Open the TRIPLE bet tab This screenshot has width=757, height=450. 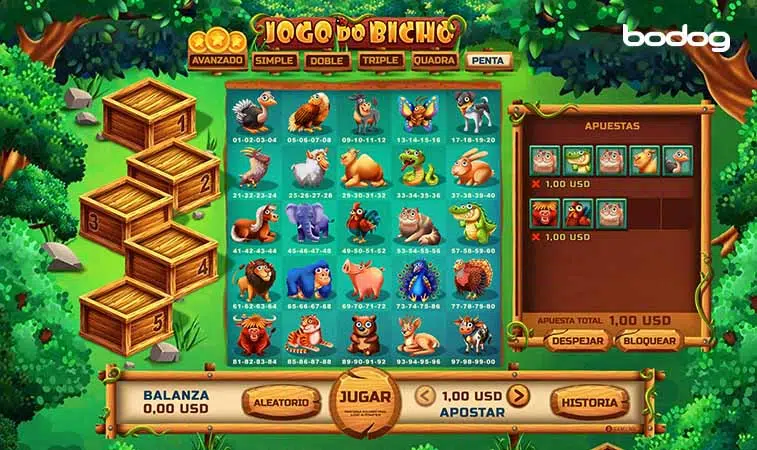pyautogui.click(x=381, y=60)
